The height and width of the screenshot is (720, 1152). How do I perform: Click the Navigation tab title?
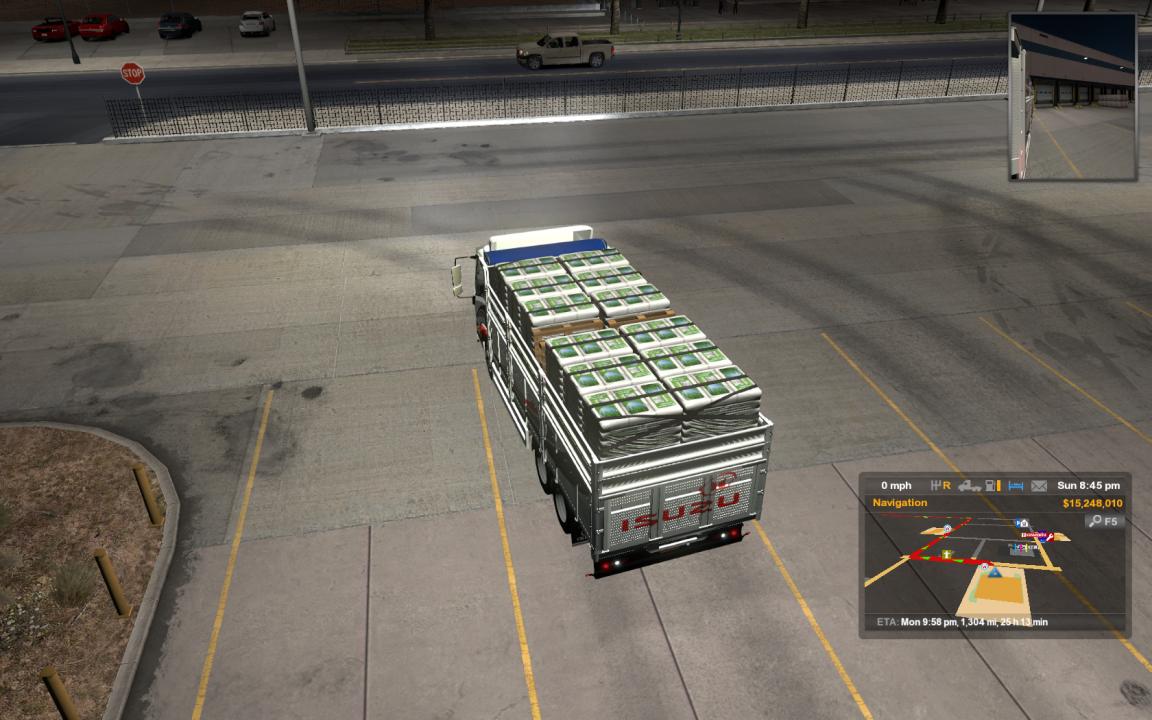(x=900, y=503)
